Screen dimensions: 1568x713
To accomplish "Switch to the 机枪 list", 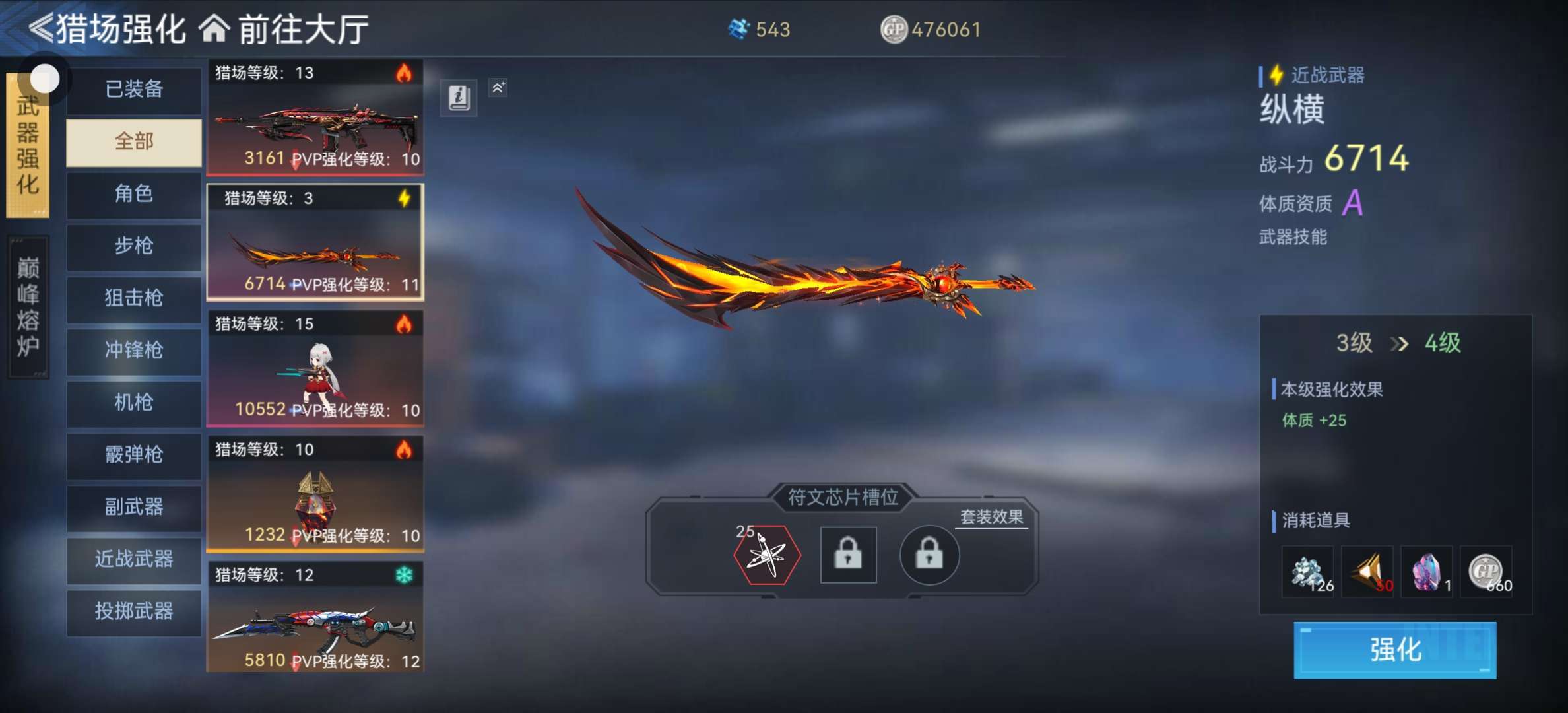I will pyautogui.click(x=134, y=402).
